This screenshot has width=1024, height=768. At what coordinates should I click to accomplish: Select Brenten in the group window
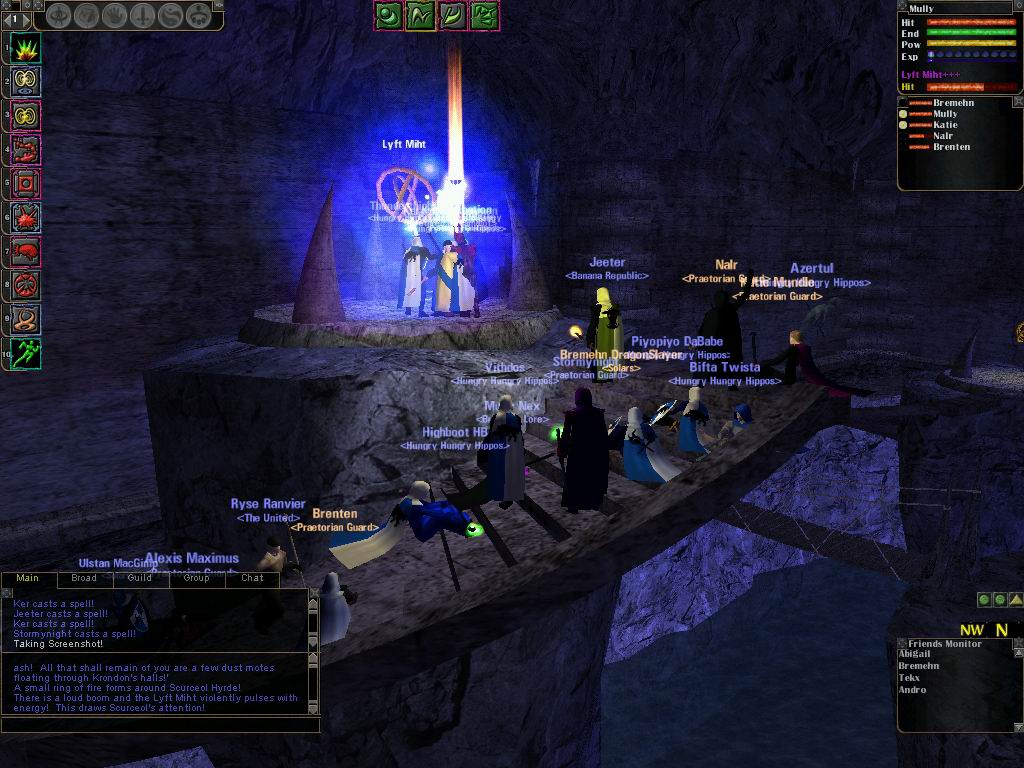coord(951,147)
